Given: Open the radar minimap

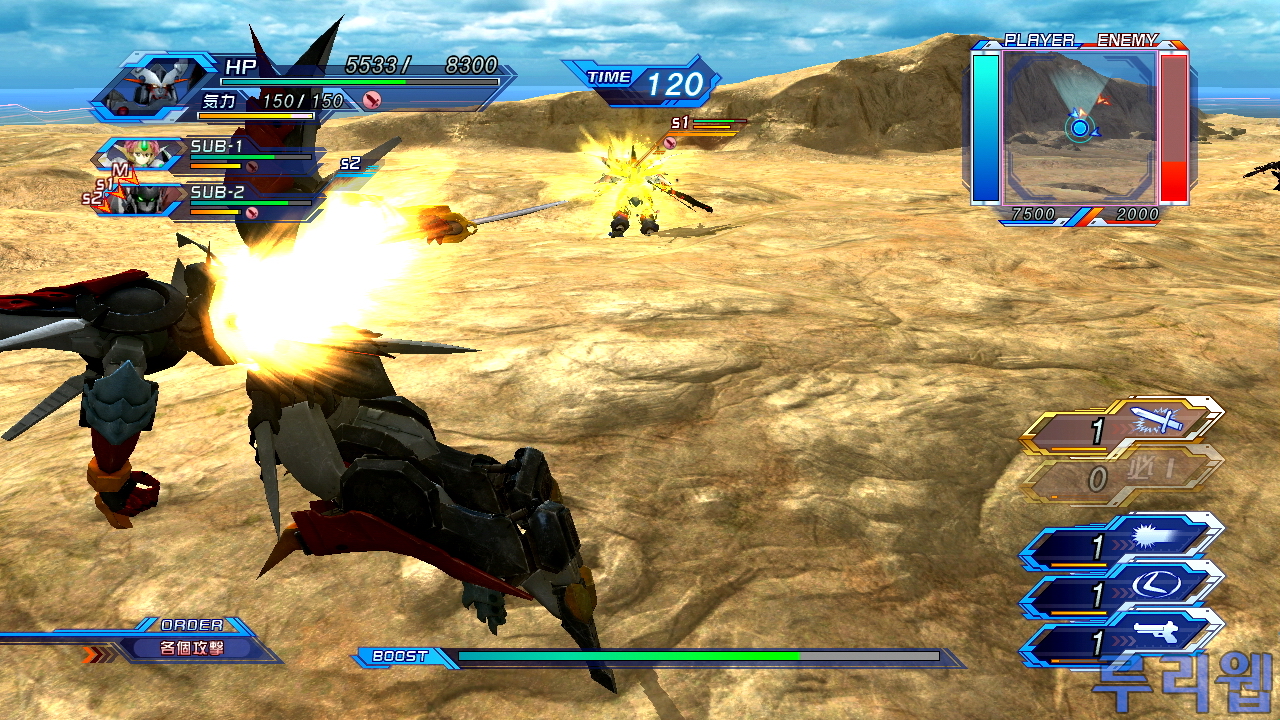Looking at the screenshot, I should point(1079,125).
